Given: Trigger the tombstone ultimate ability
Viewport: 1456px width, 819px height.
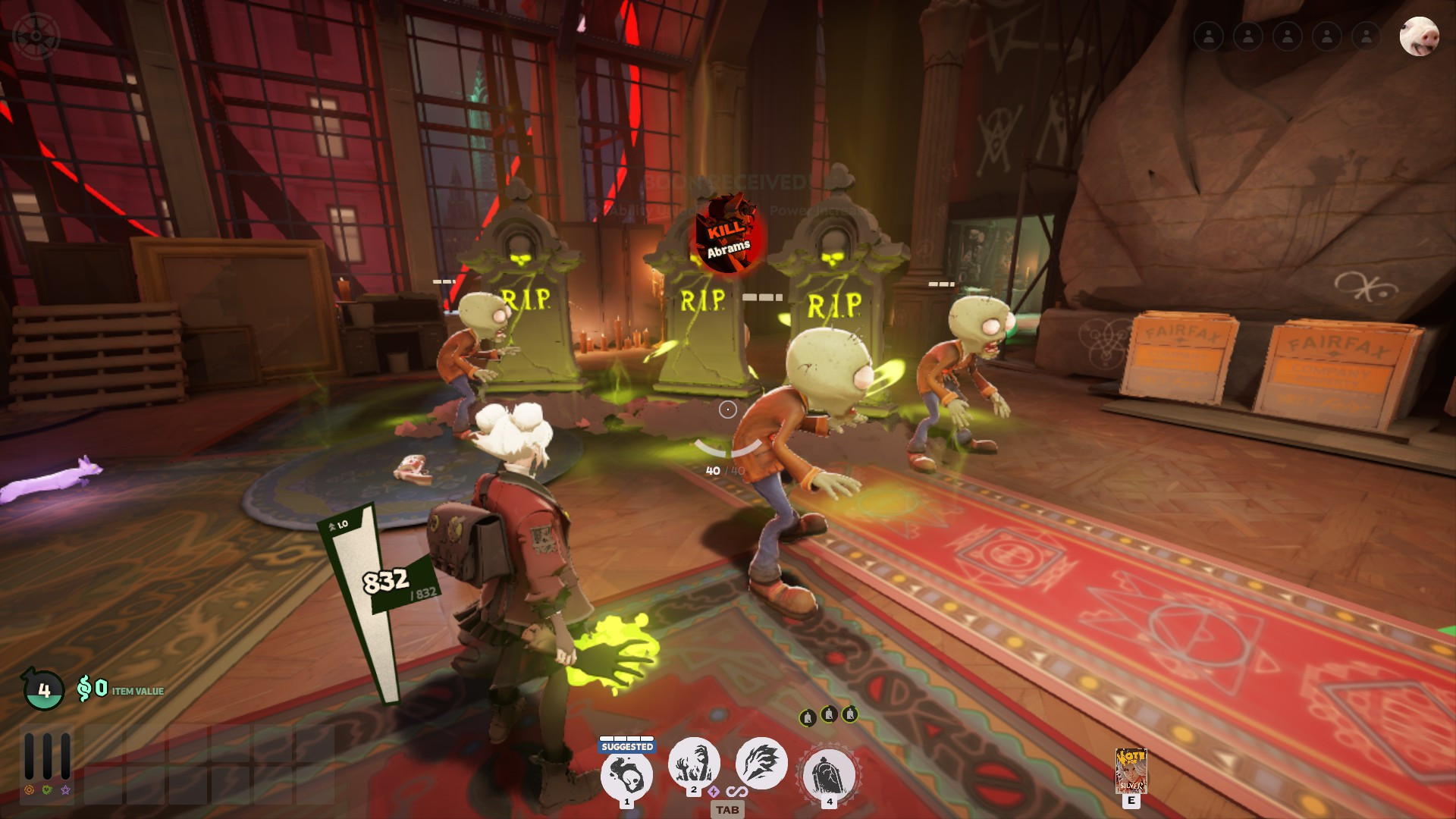Looking at the screenshot, I should click(829, 775).
